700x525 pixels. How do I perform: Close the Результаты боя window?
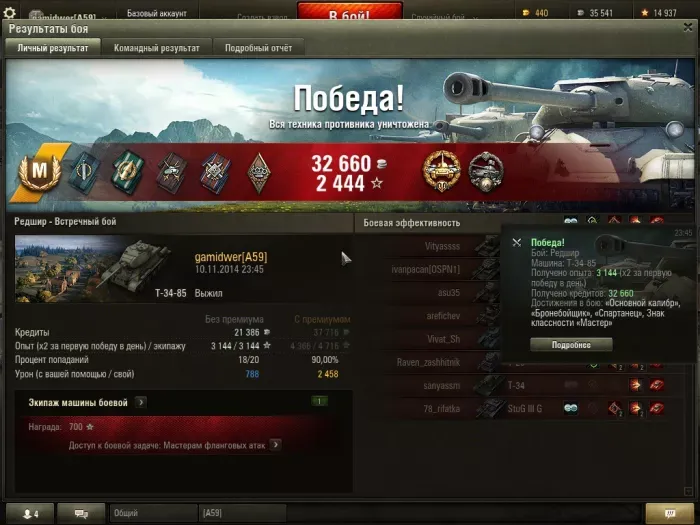(687, 29)
